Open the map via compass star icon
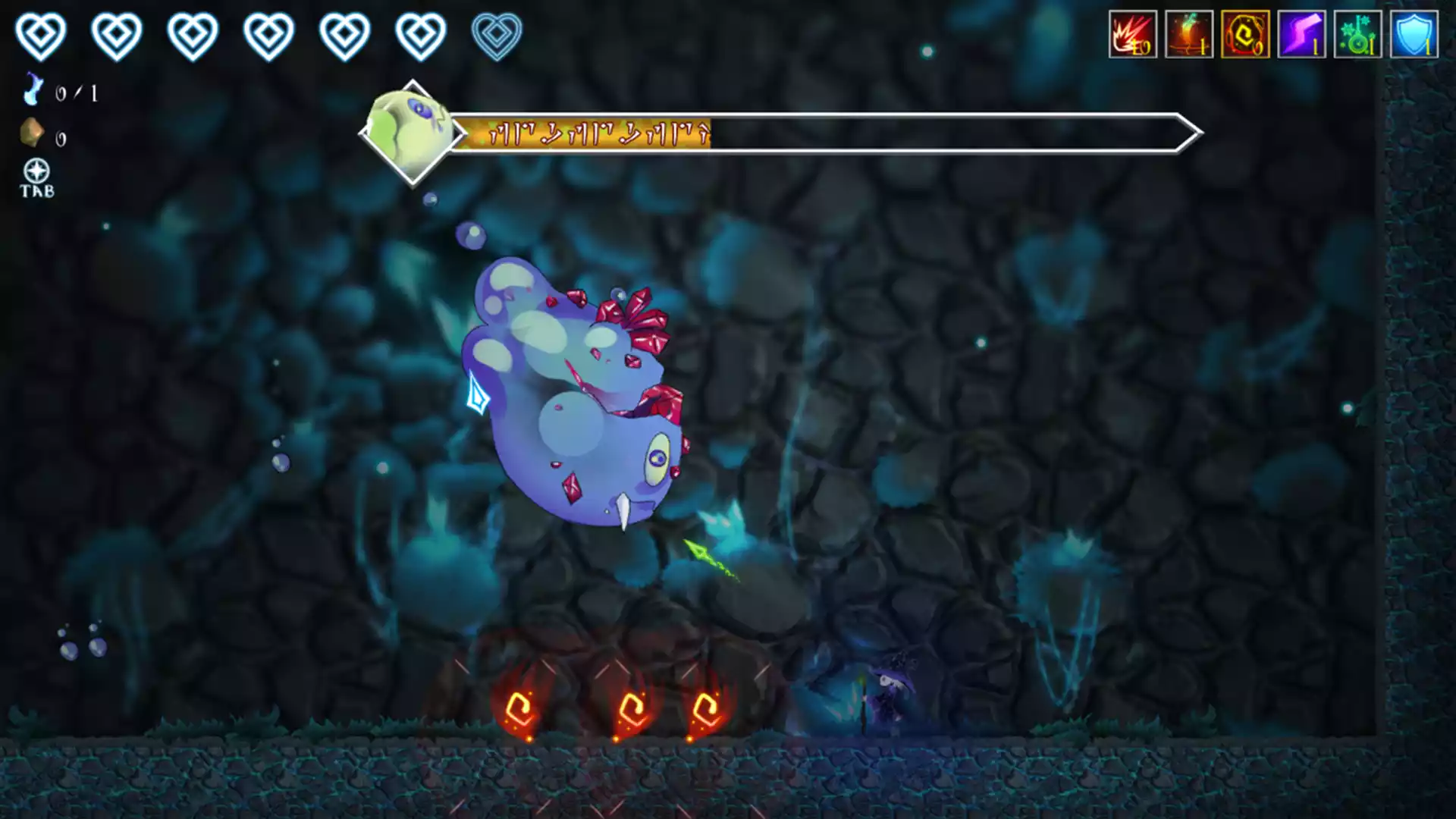 (36, 171)
